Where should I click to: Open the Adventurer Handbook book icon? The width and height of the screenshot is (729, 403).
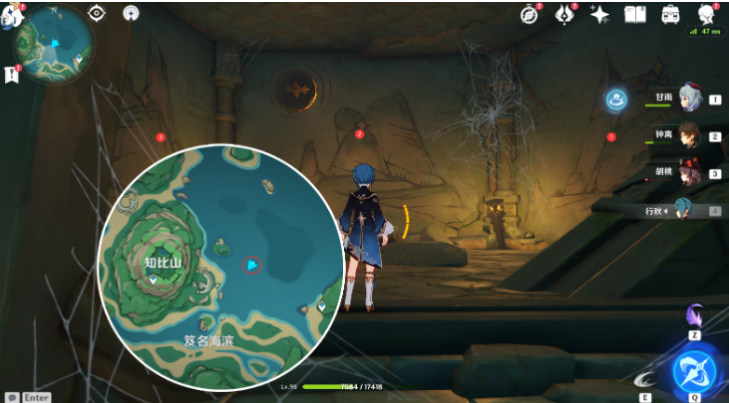click(x=635, y=14)
